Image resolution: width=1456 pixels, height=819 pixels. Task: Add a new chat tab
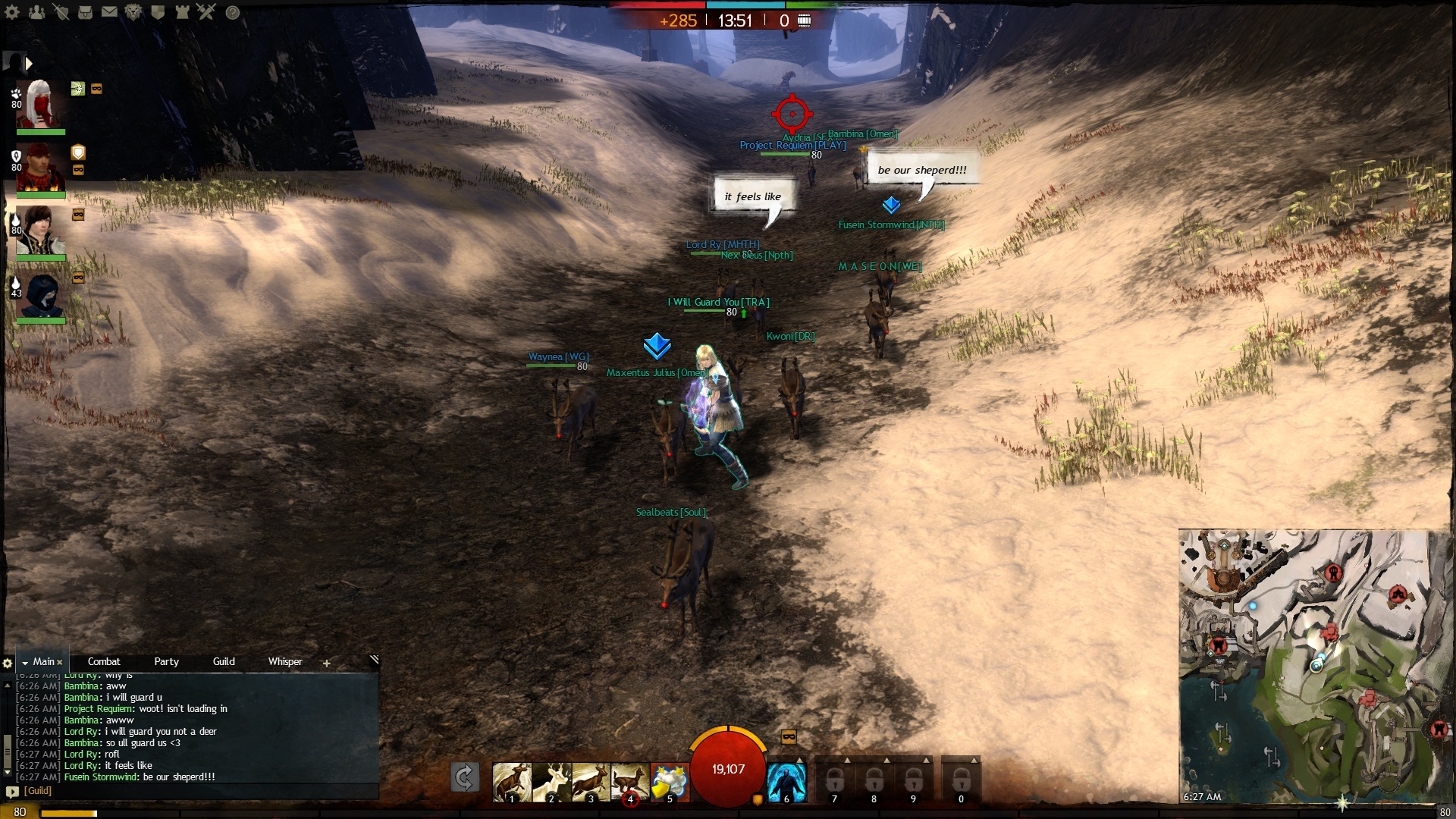pos(326,663)
